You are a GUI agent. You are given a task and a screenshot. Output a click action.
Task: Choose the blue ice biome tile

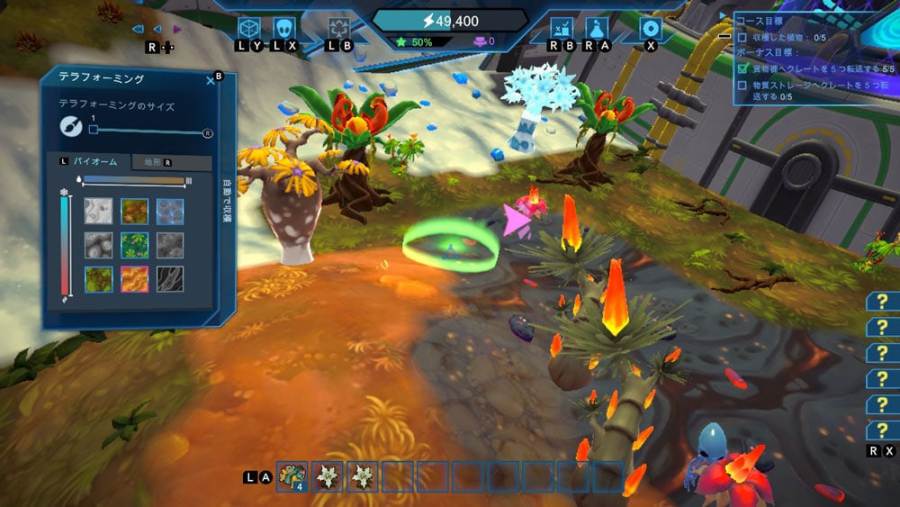pyautogui.click(x=169, y=211)
